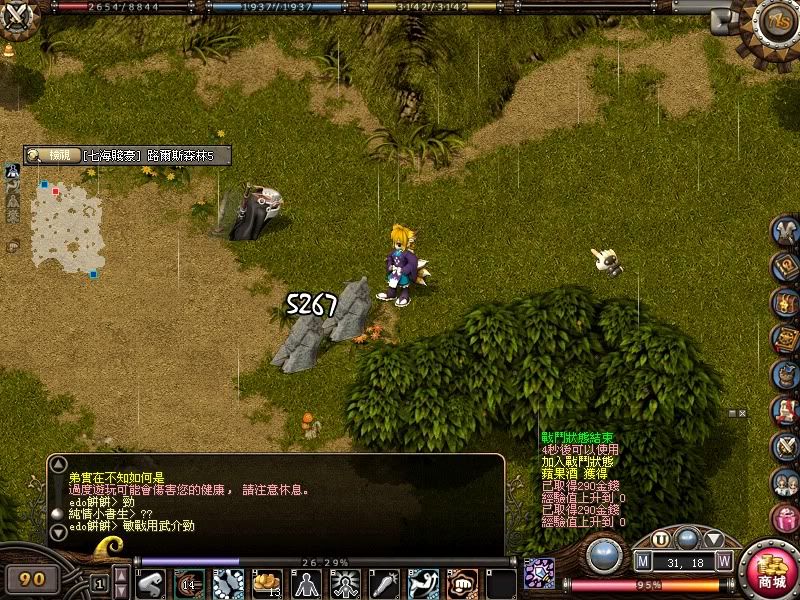800x600 pixels.
Task: Open the skull skill book icon
Action: (x=785, y=339)
